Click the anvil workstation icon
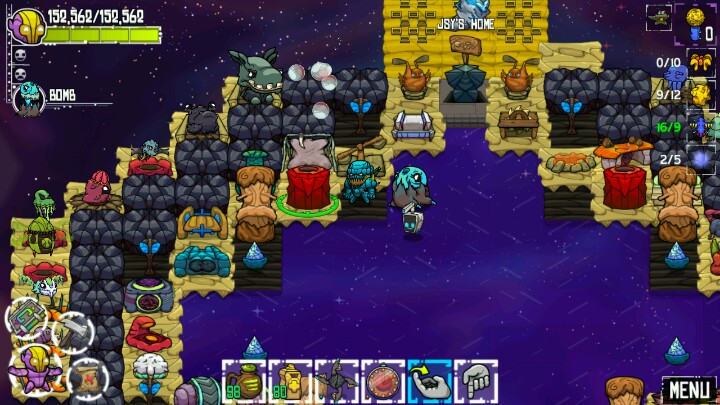The width and height of the screenshot is (720, 405). coord(659,17)
